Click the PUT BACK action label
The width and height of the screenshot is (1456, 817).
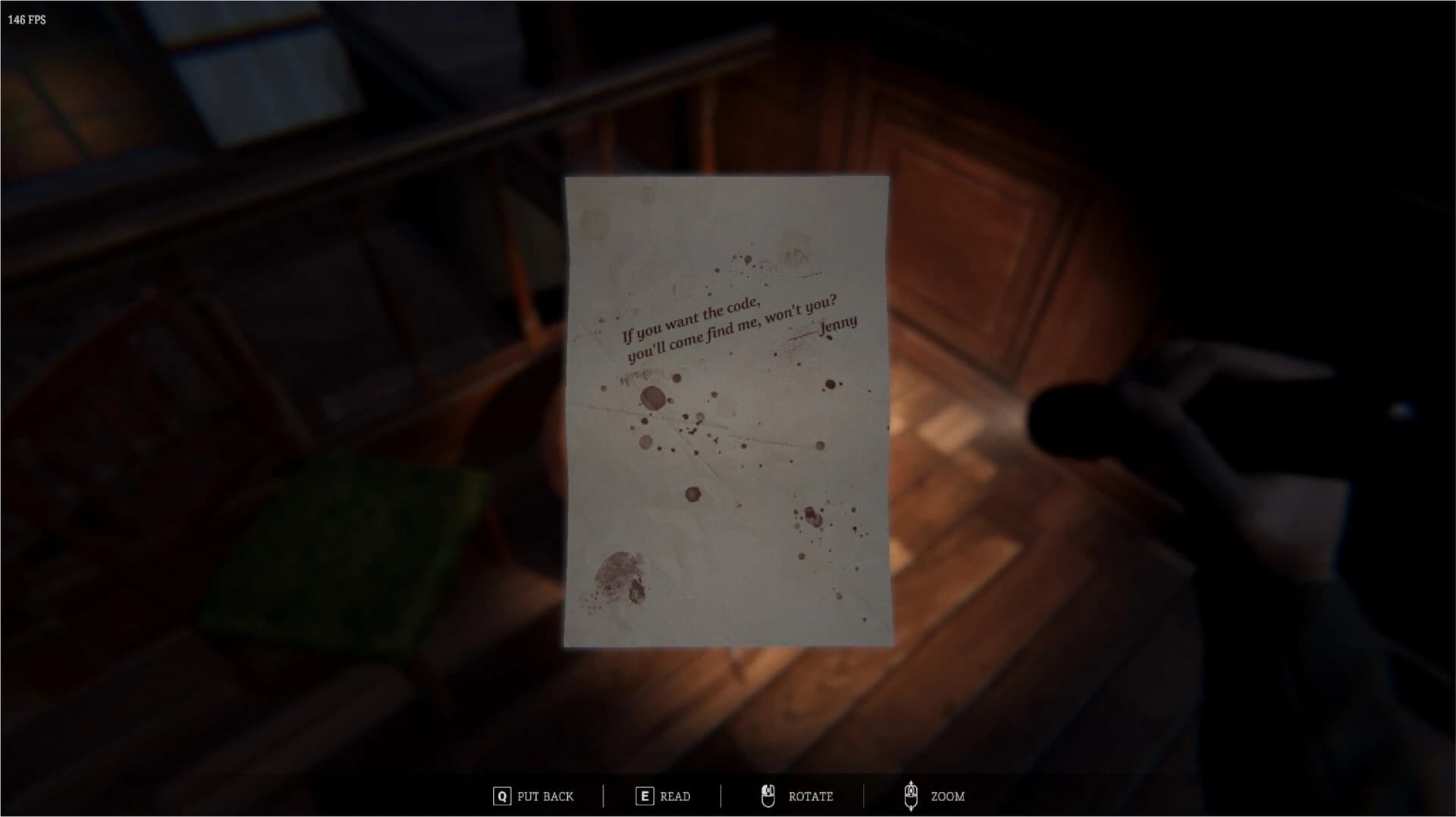544,796
